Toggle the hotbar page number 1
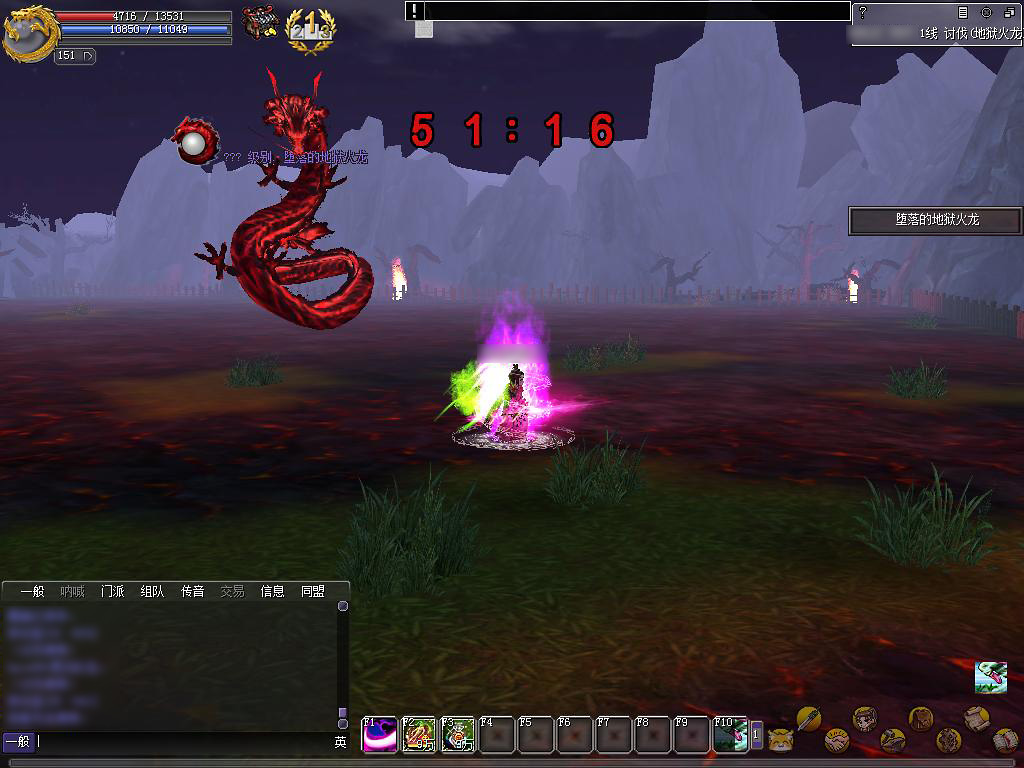Screen dimensions: 1024x768 (x=757, y=735)
